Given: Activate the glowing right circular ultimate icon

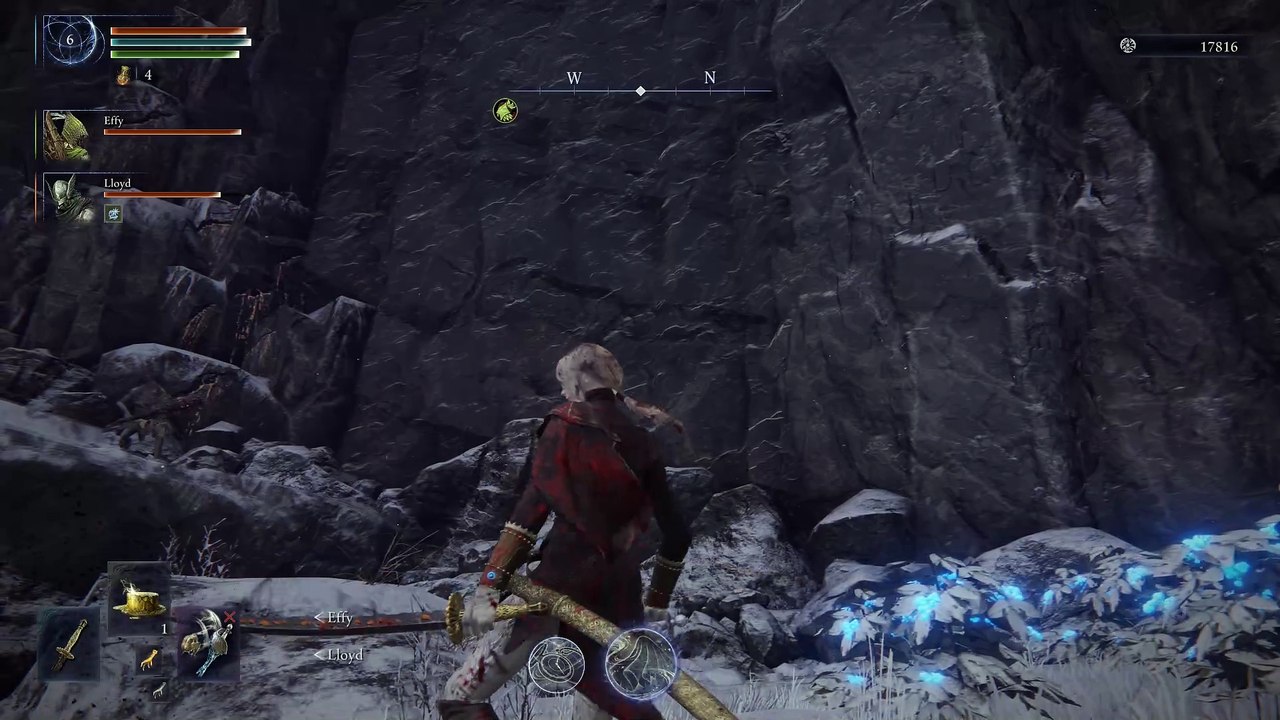Looking at the screenshot, I should click(x=640, y=663).
